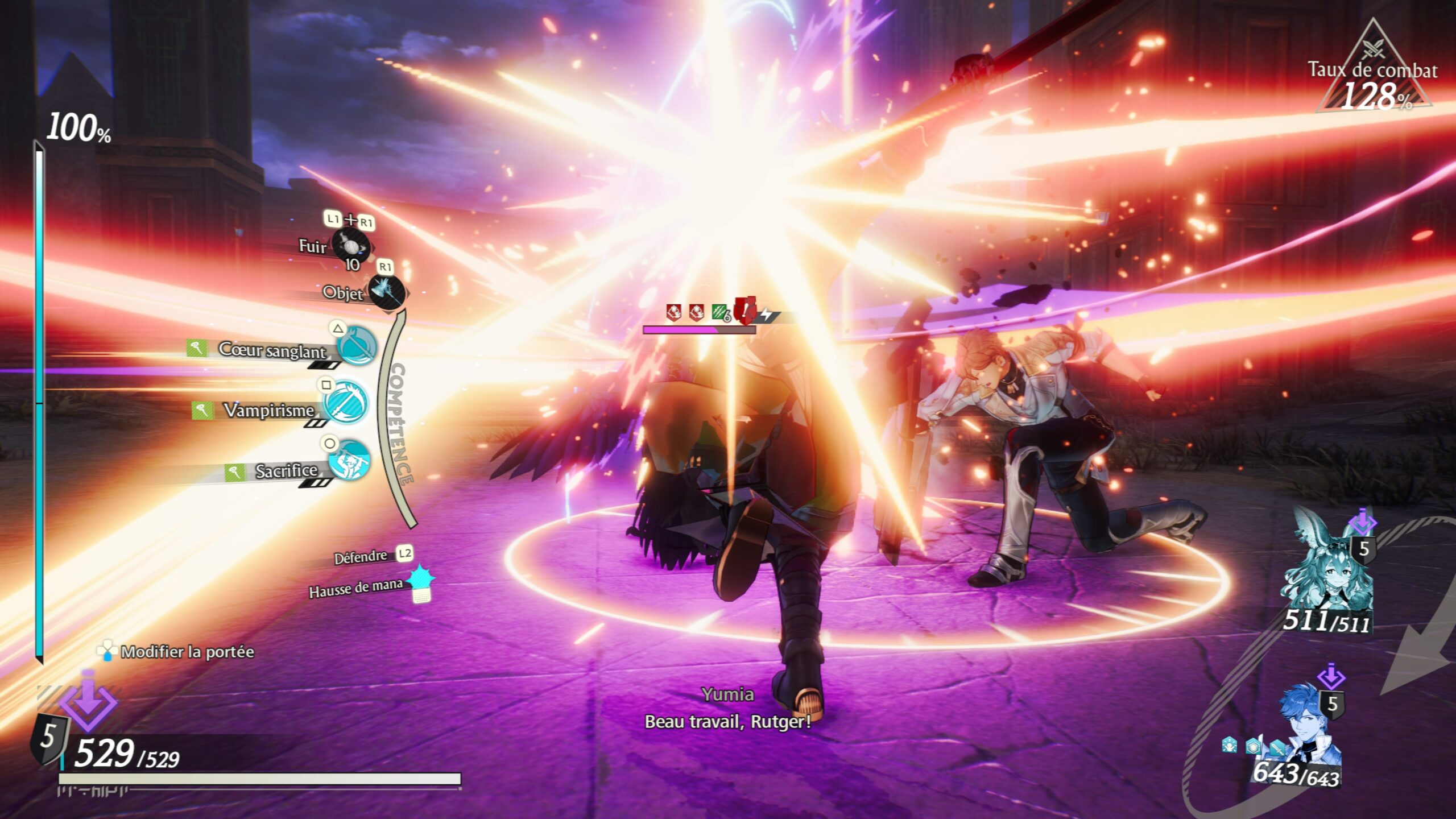Choose the Fuir escape command

click(351, 246)
